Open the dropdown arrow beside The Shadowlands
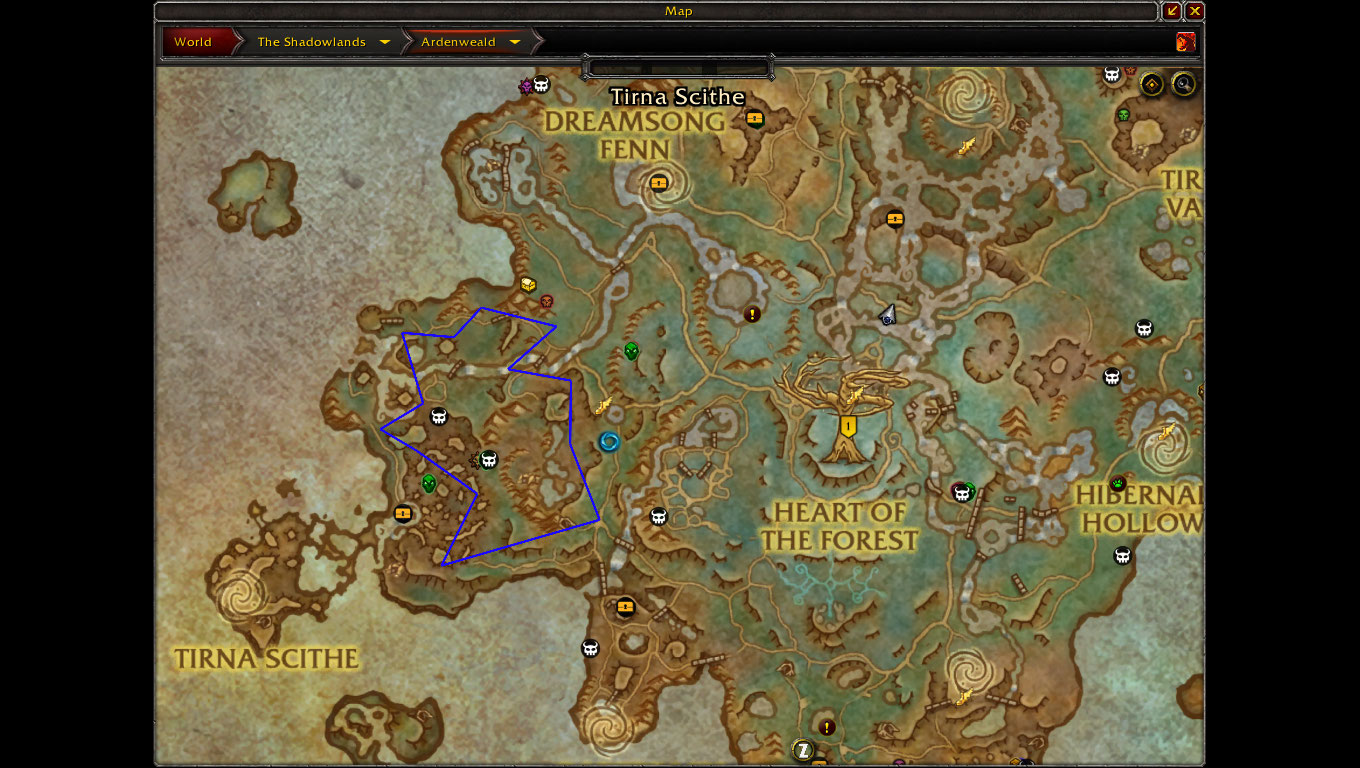Image resolution: width=1360 pixels, height=768 pixels. tap(385, 42)
